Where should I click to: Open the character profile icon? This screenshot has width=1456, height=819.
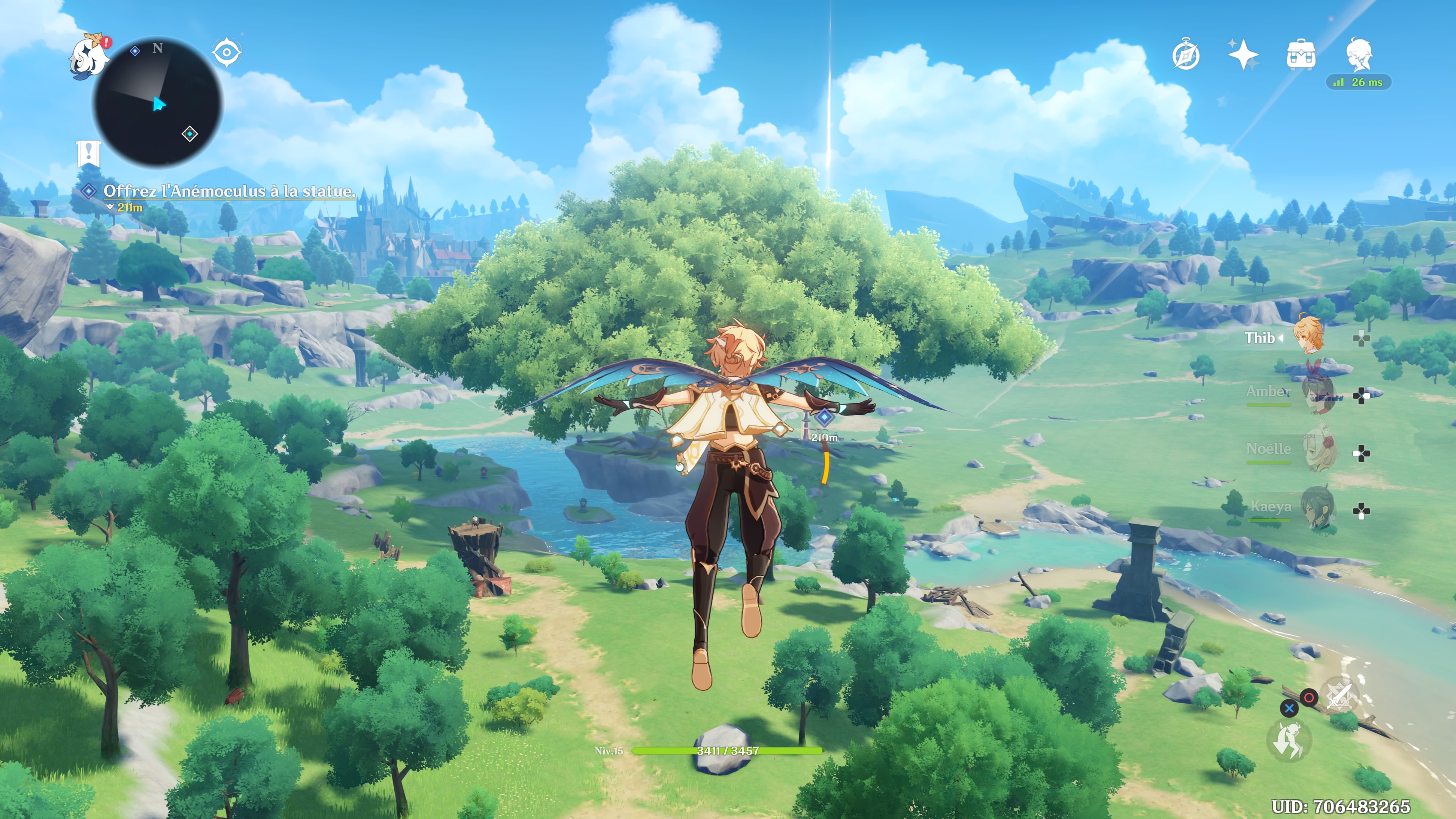1358,55
